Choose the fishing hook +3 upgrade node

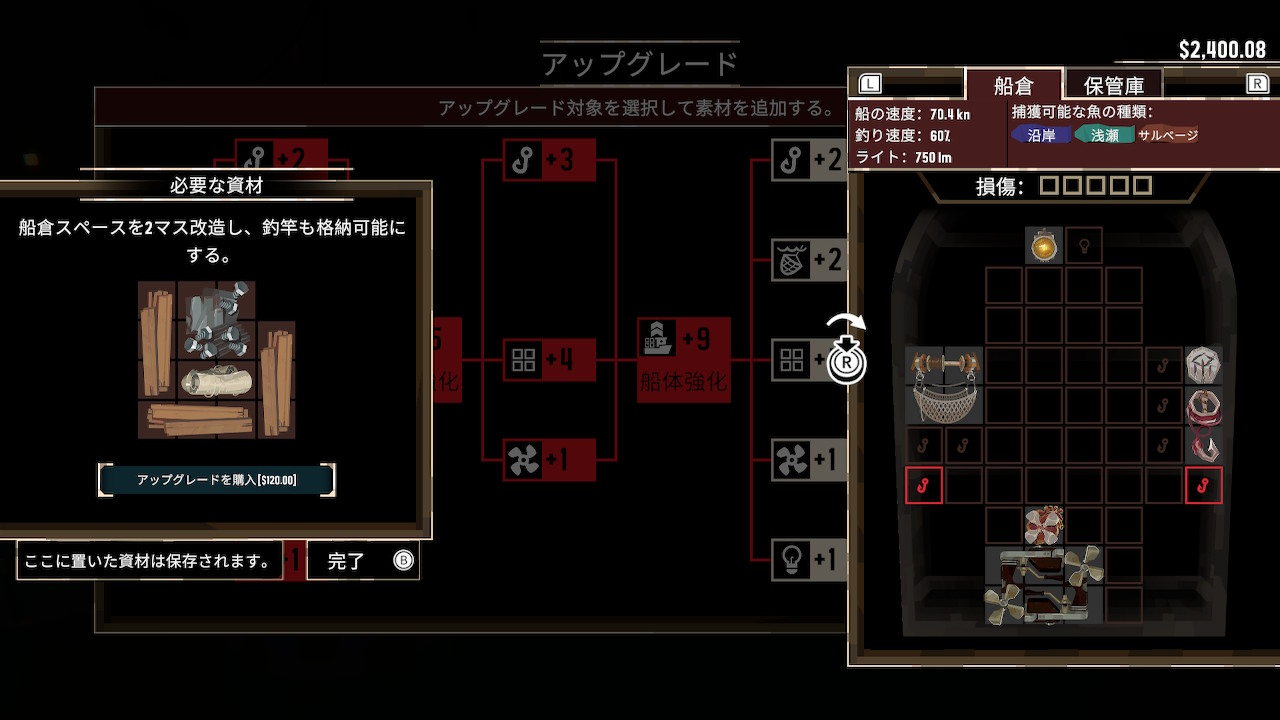coord(548,160)
